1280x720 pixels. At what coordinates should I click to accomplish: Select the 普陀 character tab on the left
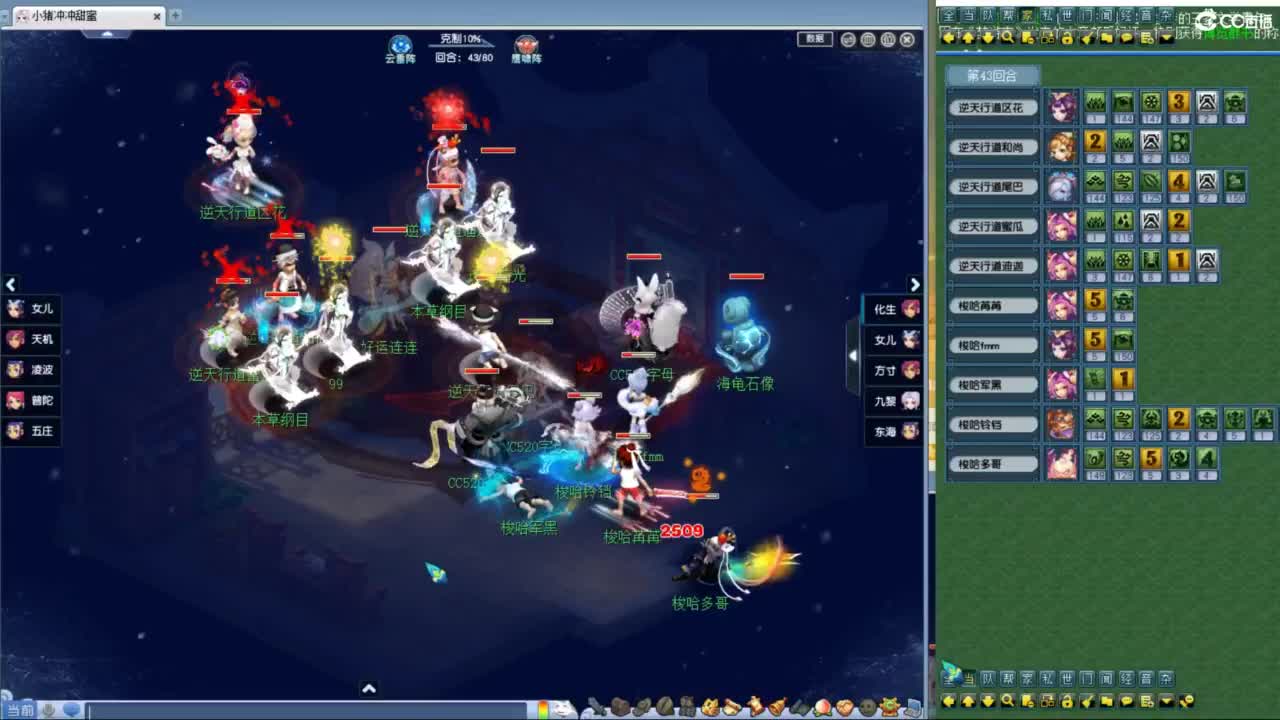click(x=30, y=401)
